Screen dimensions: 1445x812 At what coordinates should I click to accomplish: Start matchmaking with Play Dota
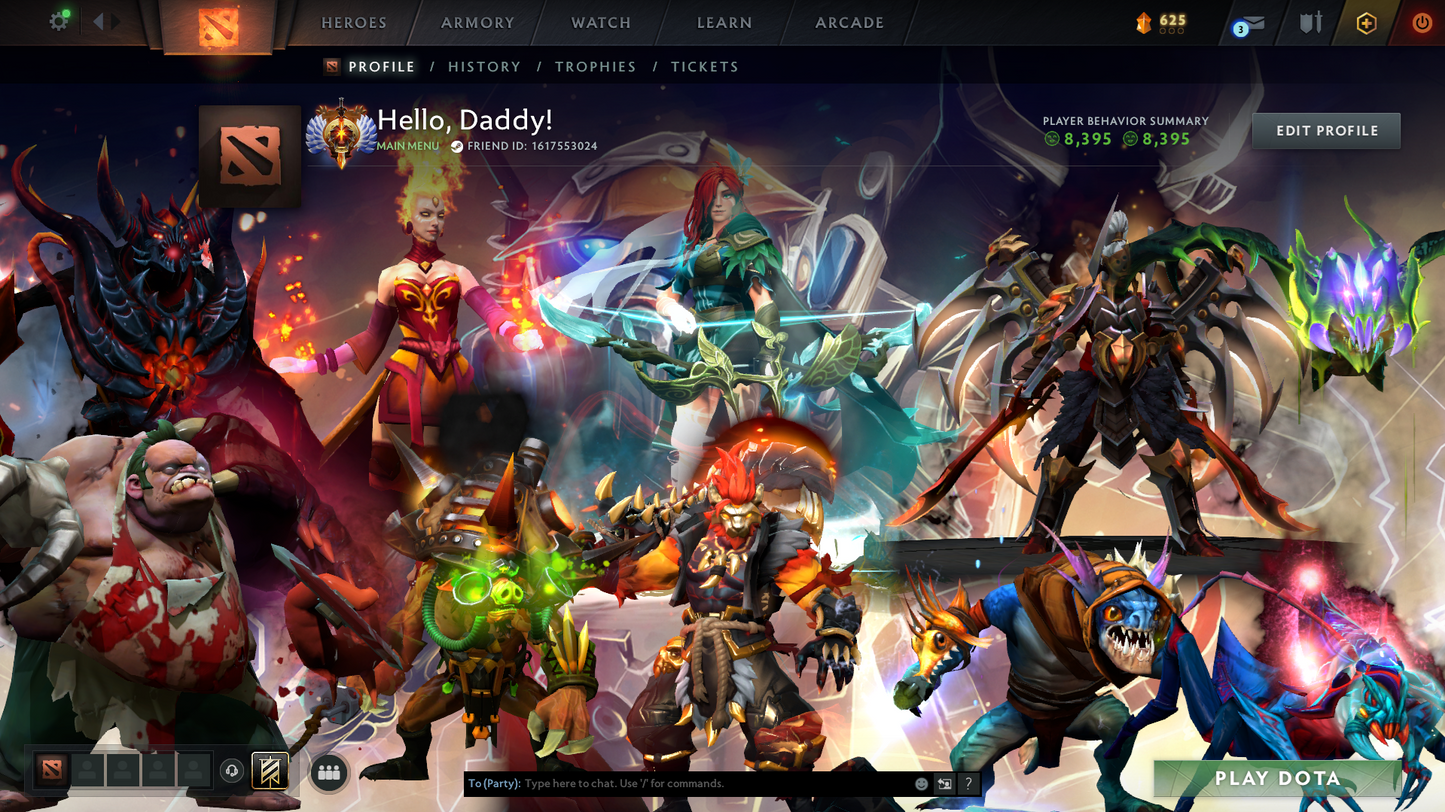click(1277, 779)
